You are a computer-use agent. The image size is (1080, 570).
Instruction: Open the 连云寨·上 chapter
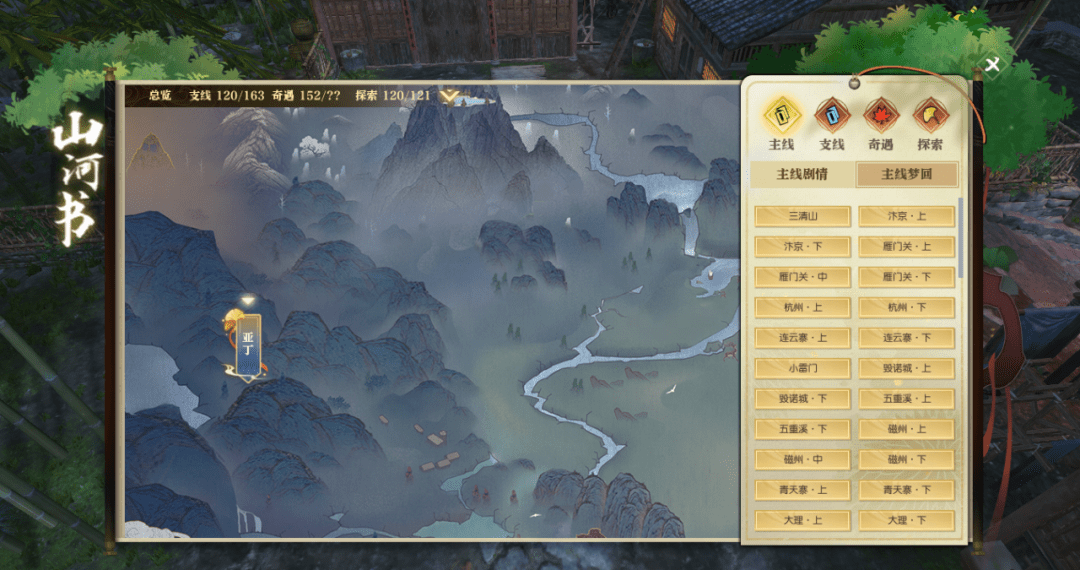tap(802, 338)
